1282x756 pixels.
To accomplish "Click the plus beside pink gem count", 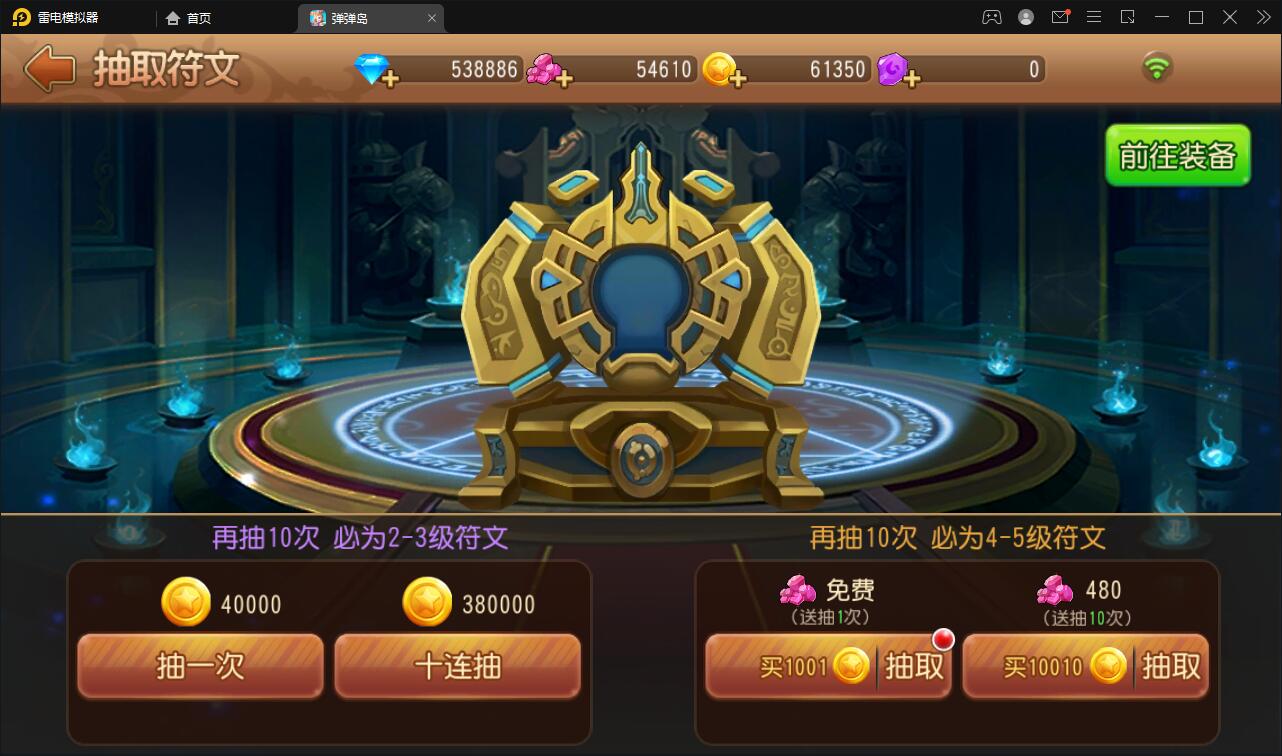I will pos(567,77).
